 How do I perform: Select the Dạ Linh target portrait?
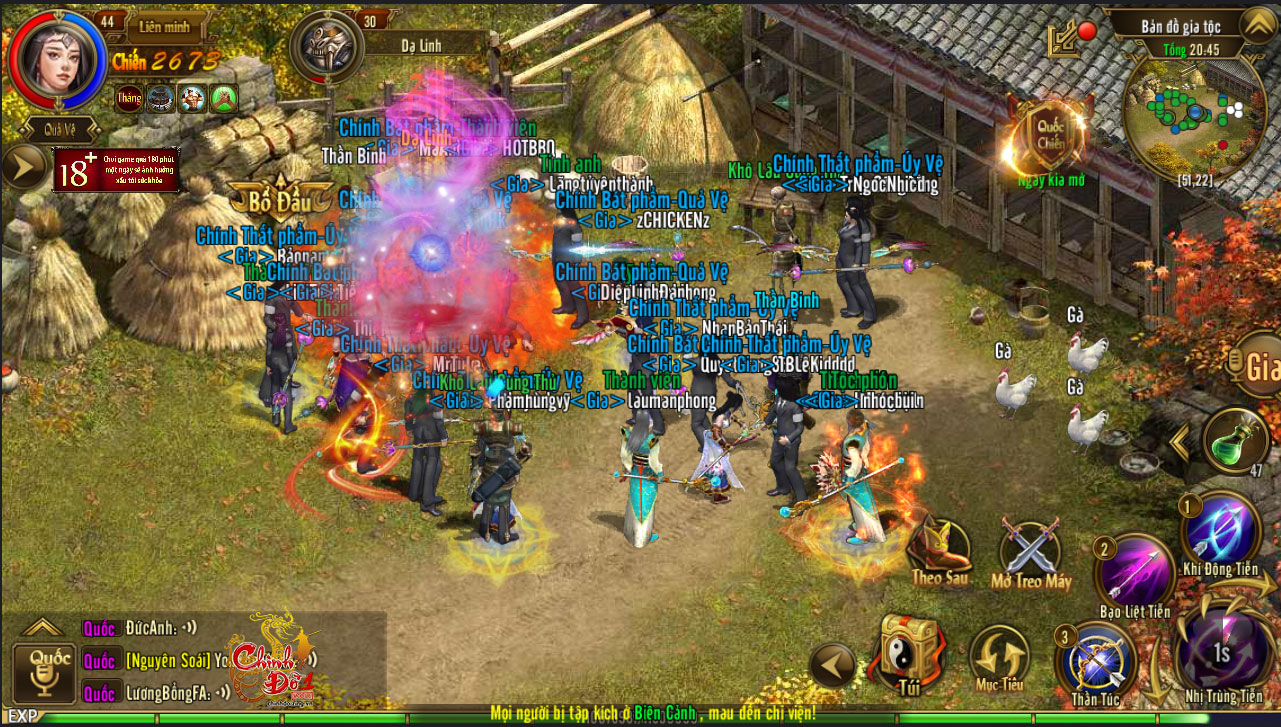[326, 48]
